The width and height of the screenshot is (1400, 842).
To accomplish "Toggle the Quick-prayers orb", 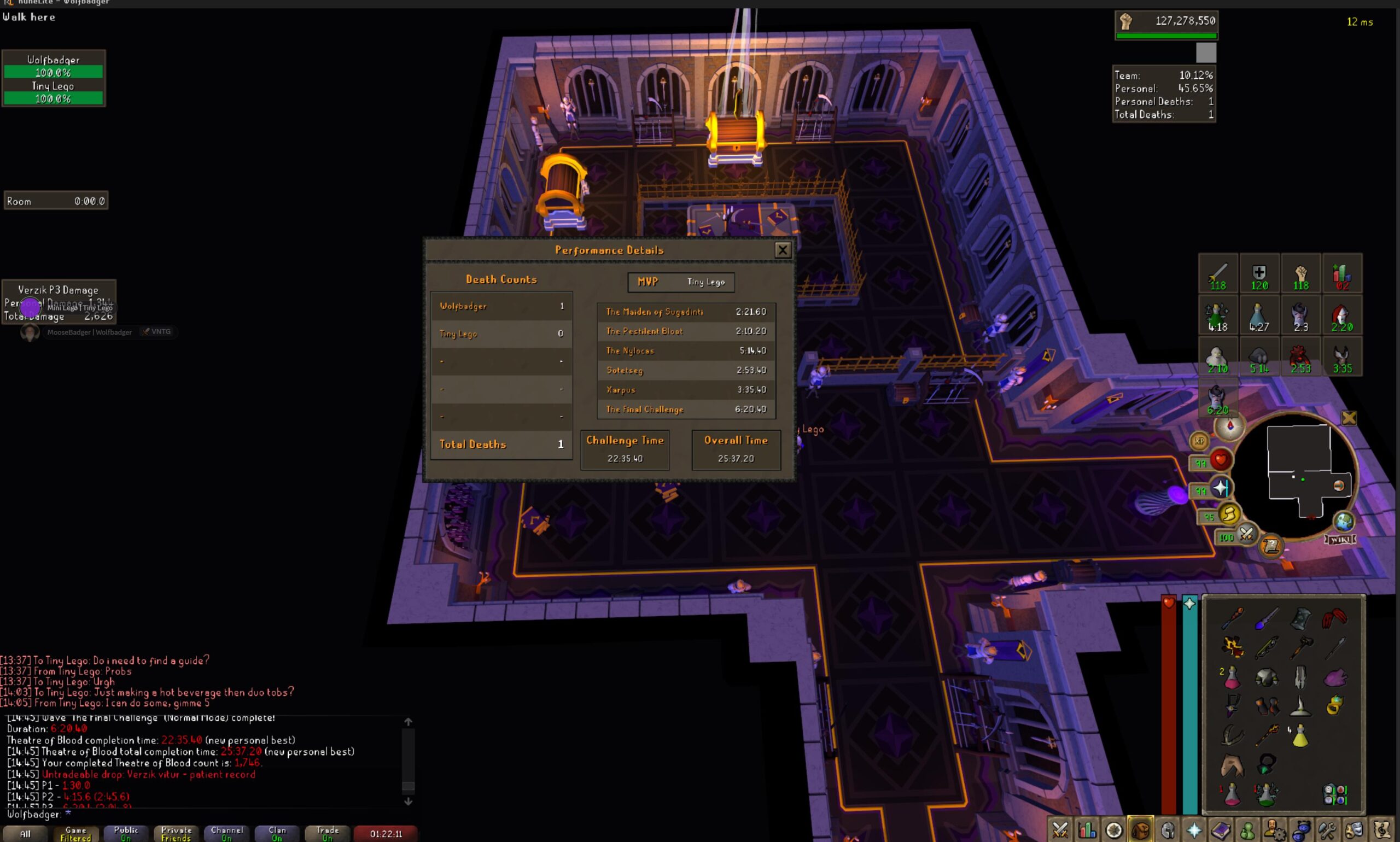I will click(1221, 488).
